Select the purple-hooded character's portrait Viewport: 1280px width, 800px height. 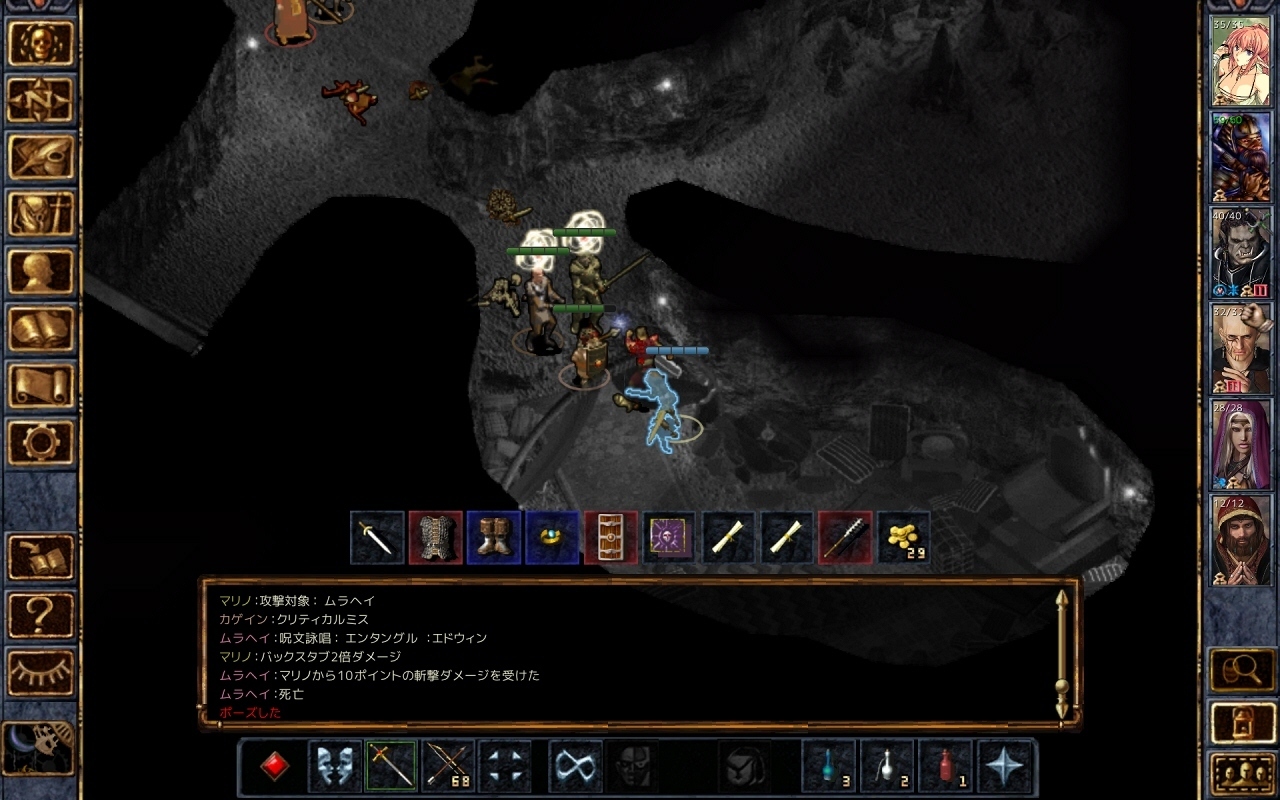tap(1241, 444)
